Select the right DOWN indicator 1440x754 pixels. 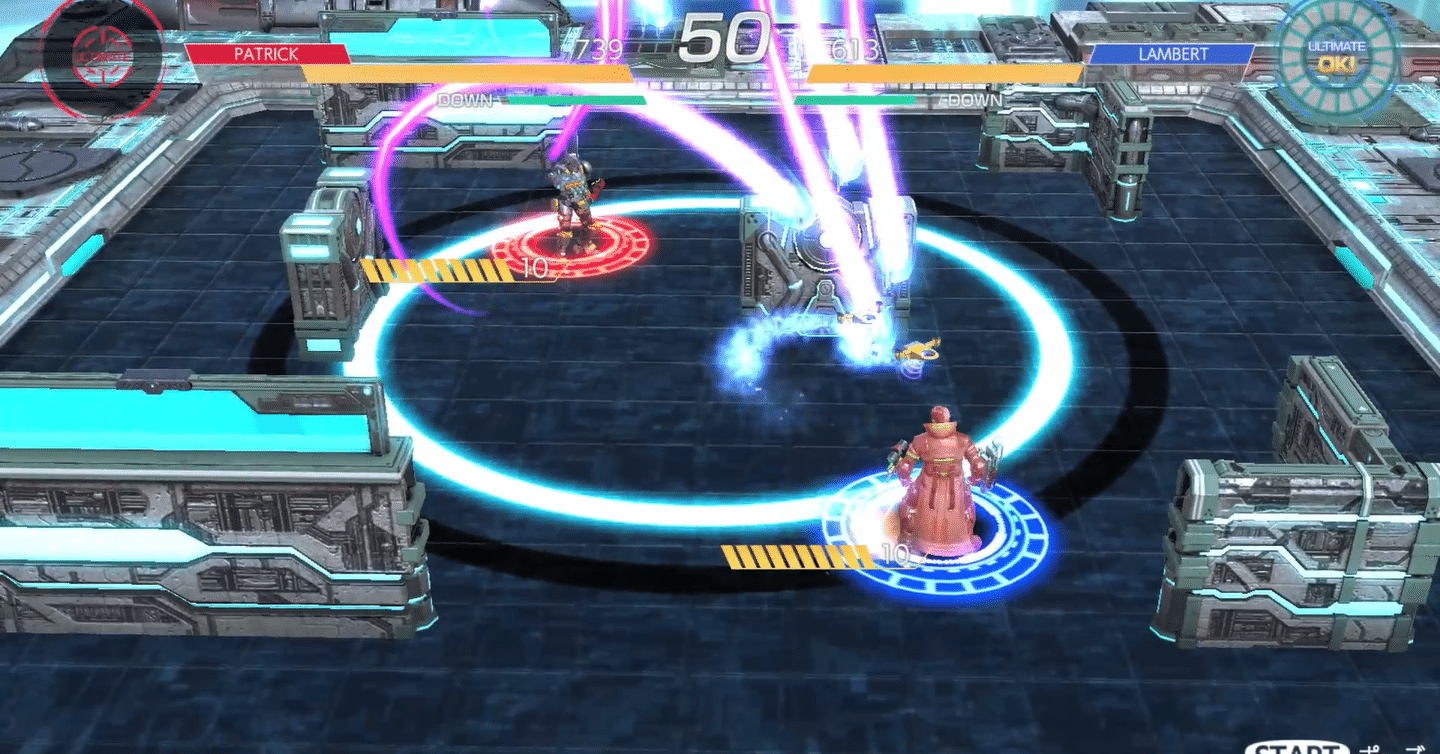click(x=972, y=100)
